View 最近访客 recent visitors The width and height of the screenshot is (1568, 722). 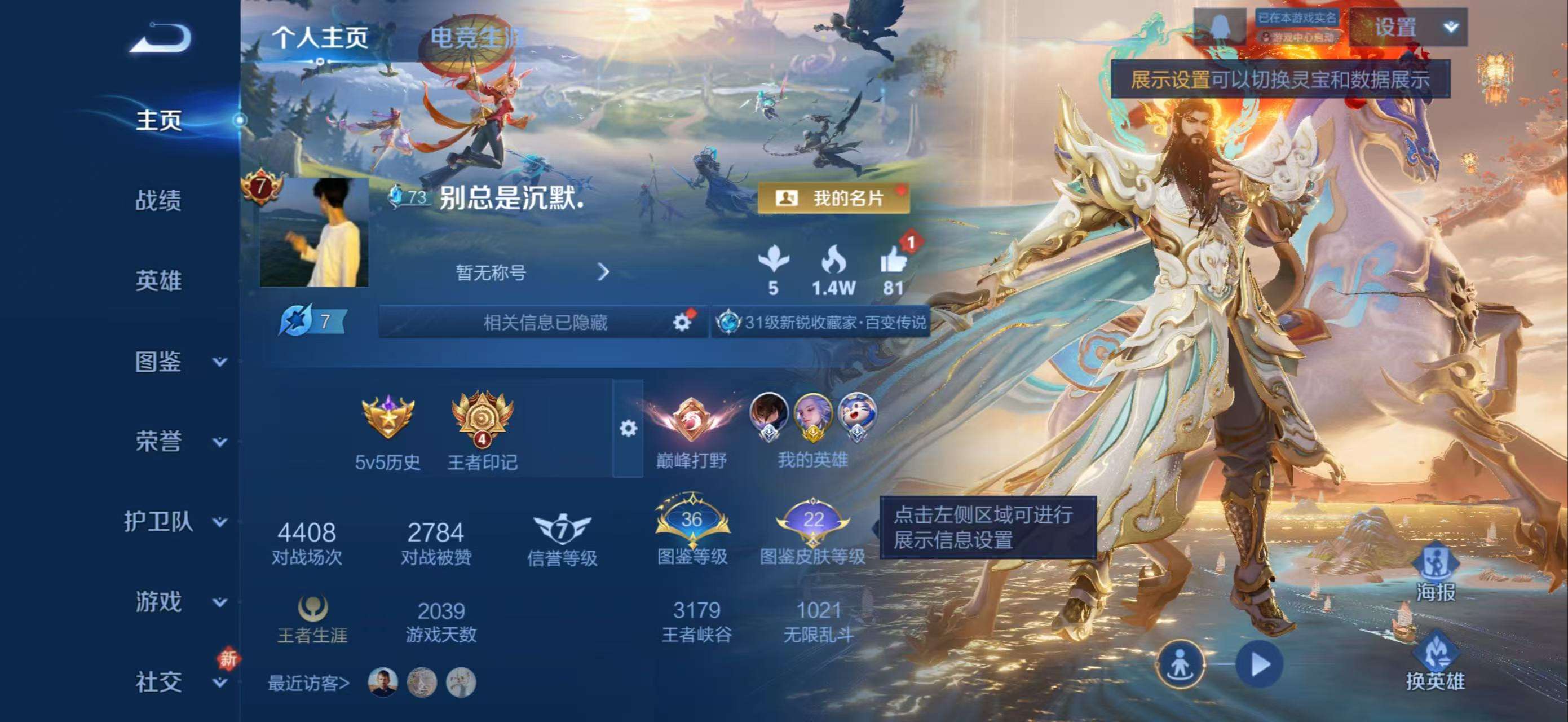309,683
